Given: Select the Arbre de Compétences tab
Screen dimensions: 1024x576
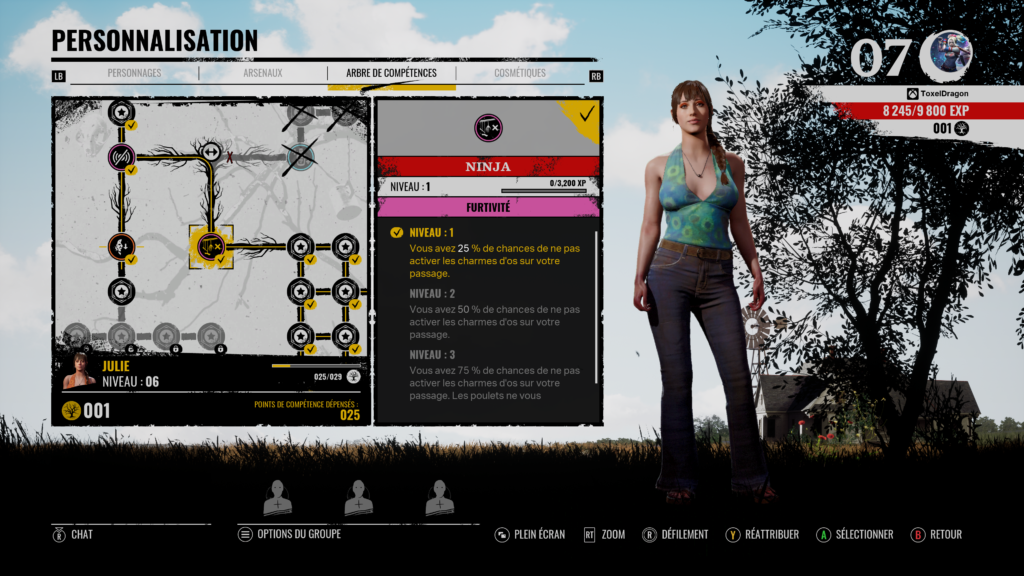Looking at the screenshot, I should coord(391,73).
